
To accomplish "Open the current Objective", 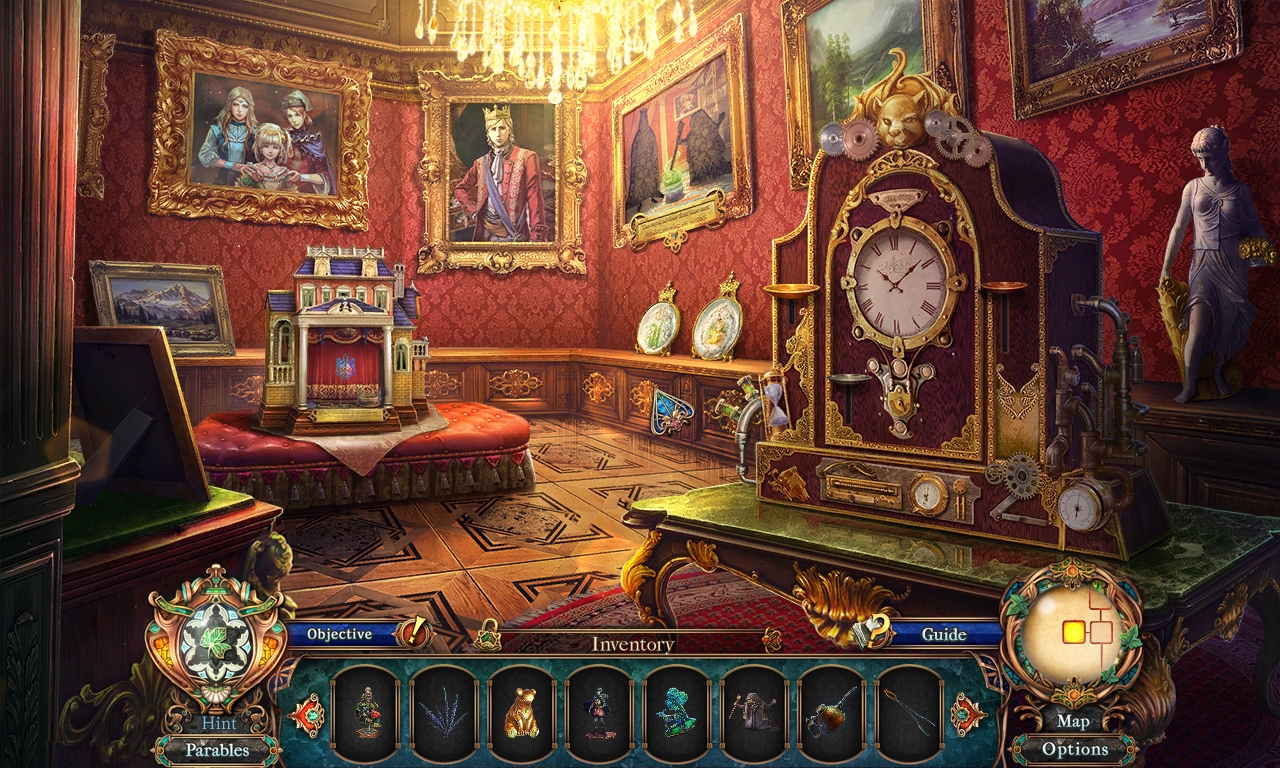I will (340, 634).
